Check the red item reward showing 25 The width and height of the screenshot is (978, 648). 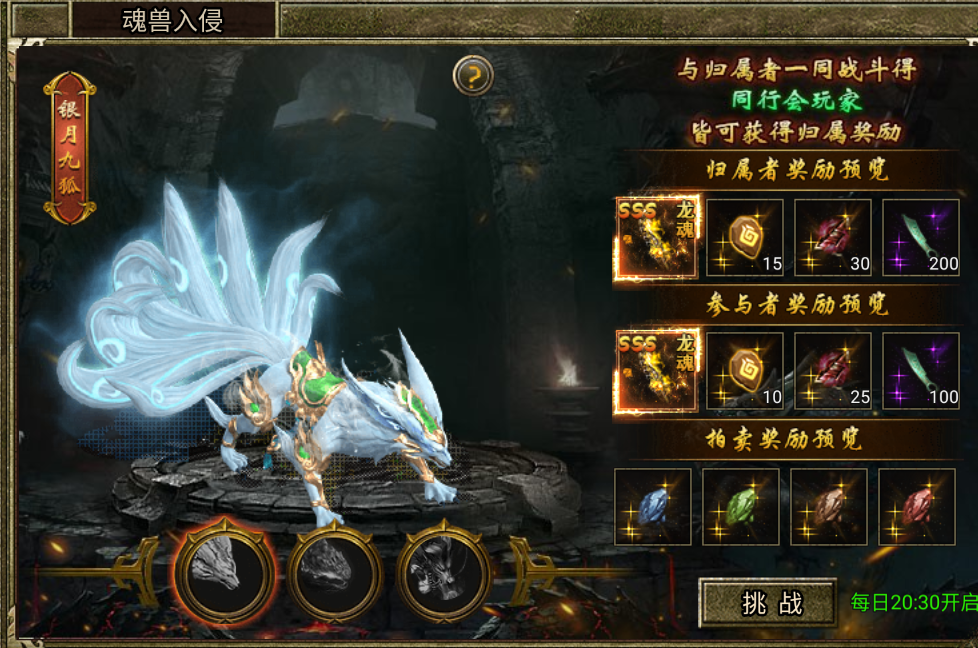pos(833,371)
